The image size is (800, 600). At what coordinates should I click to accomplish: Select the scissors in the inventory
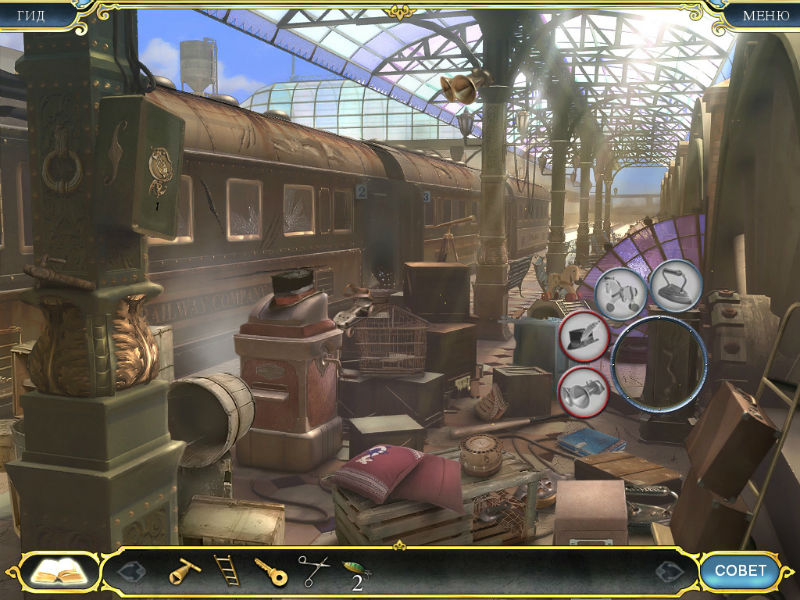313,571
